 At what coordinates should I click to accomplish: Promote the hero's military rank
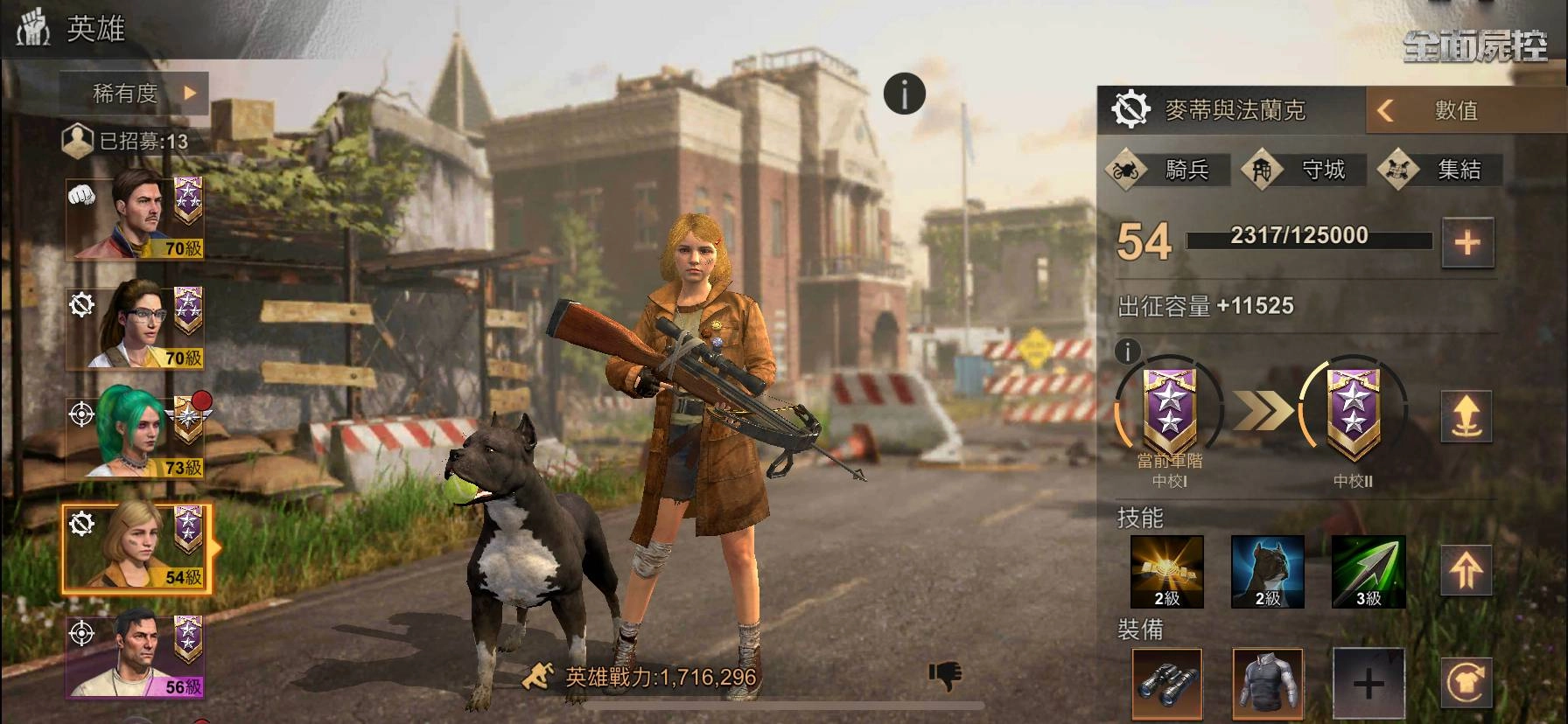tap(1466, 416)
